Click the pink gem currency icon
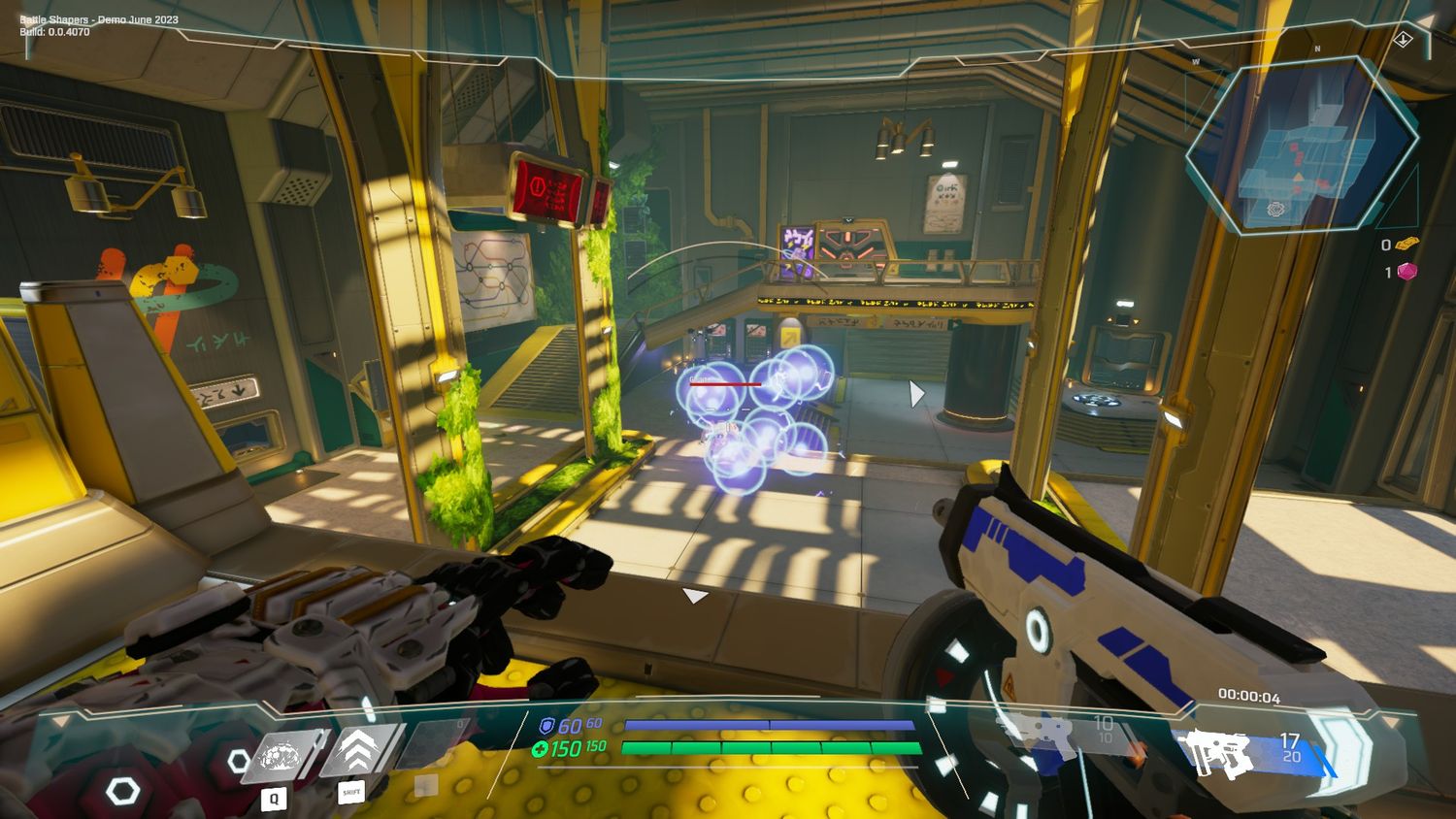This screenshot has height=819, width=1456. click(x=1406, y=272)
